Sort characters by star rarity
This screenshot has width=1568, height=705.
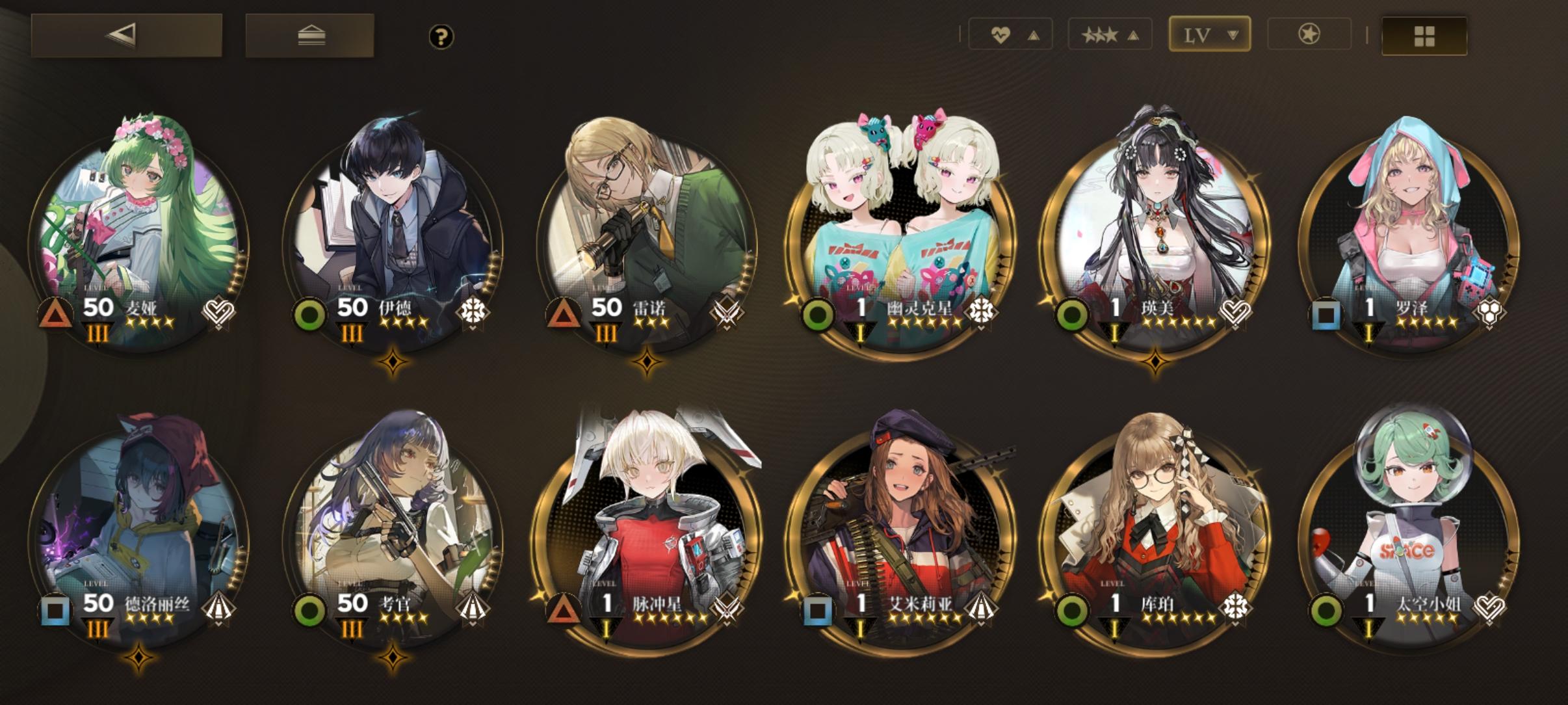pos(1104,35)
